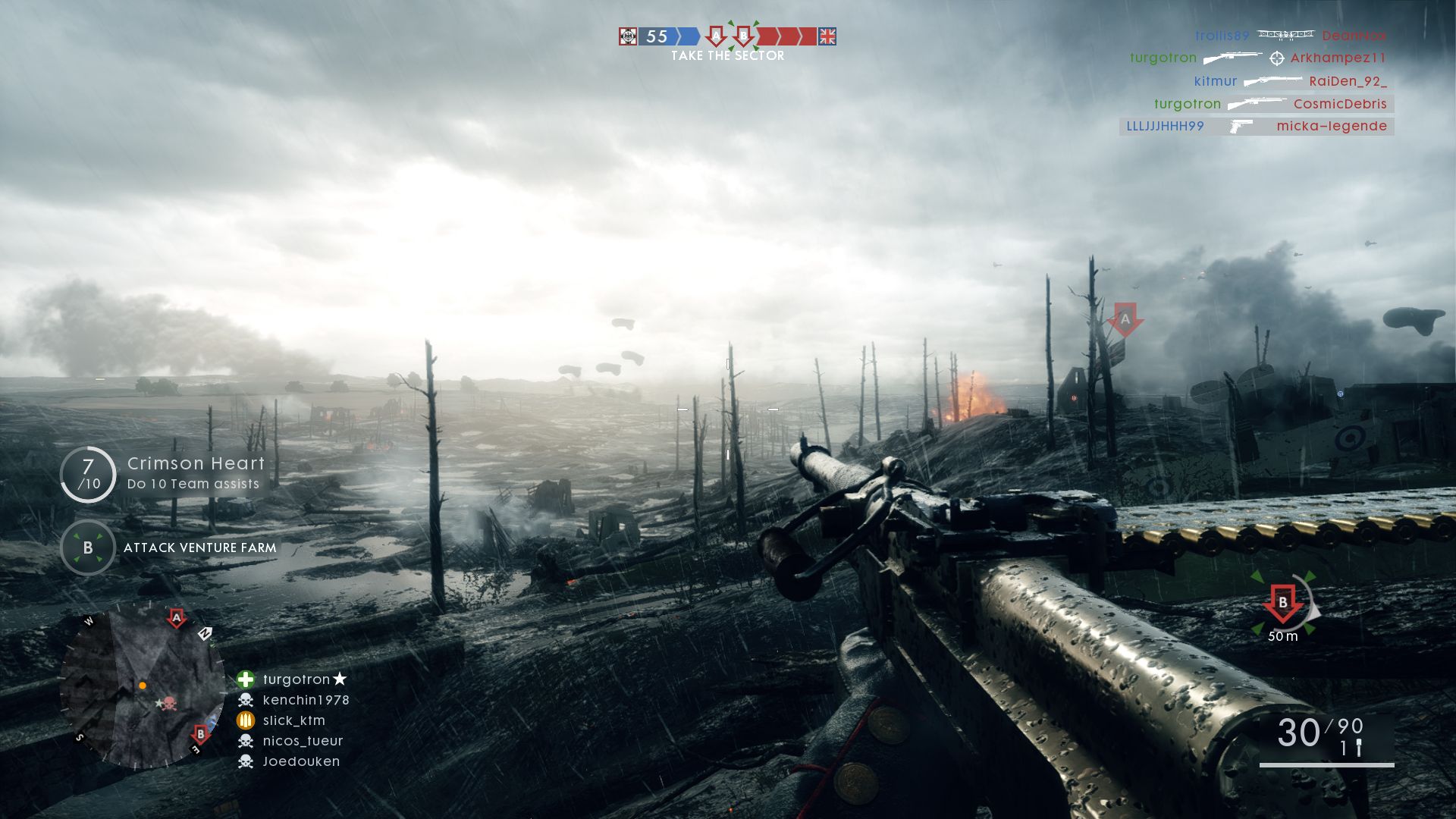
Task: Select objective B flag in top scorebar
Action: point(744,36)
